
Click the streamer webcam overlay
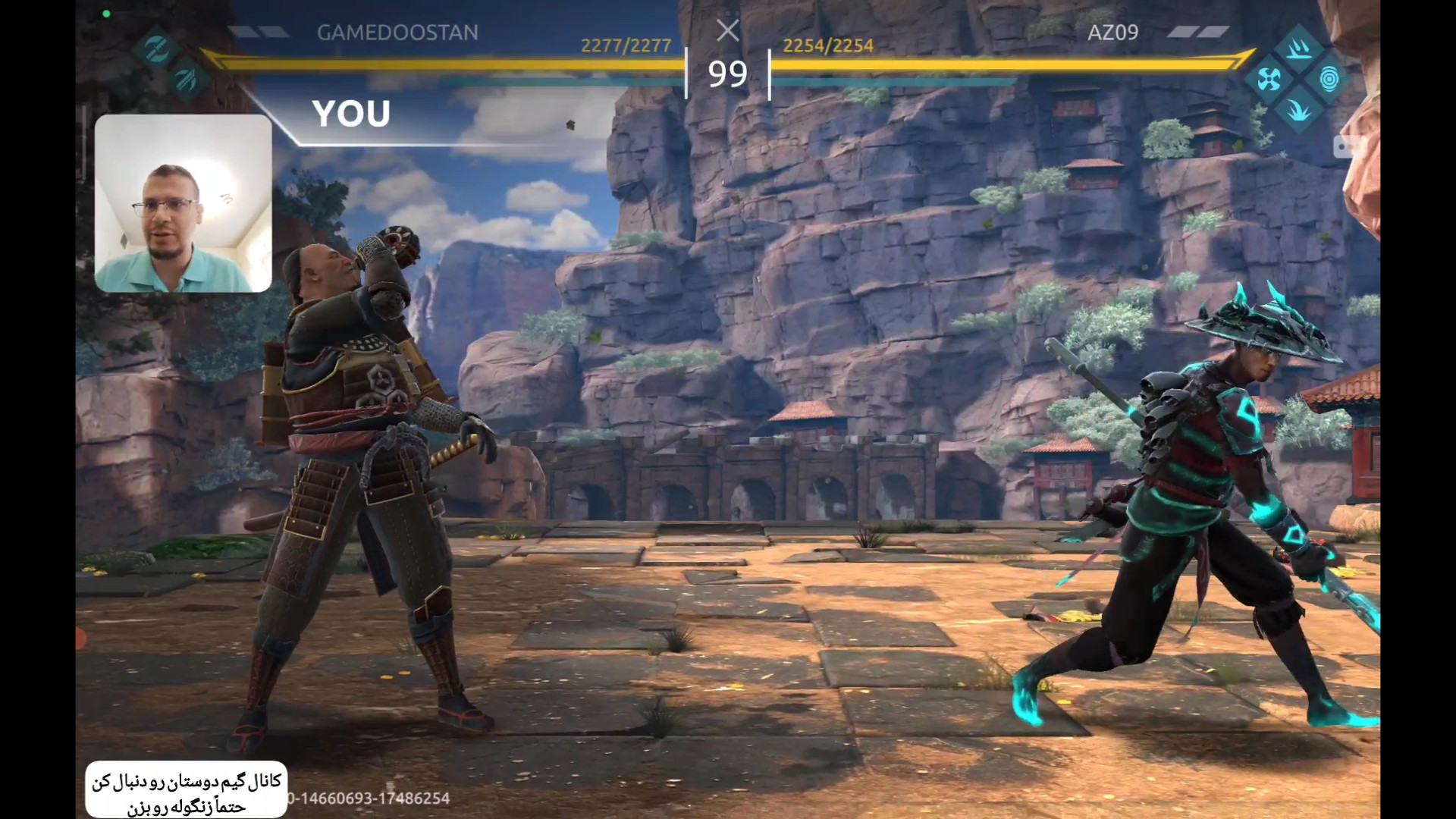tap(183, 203)
